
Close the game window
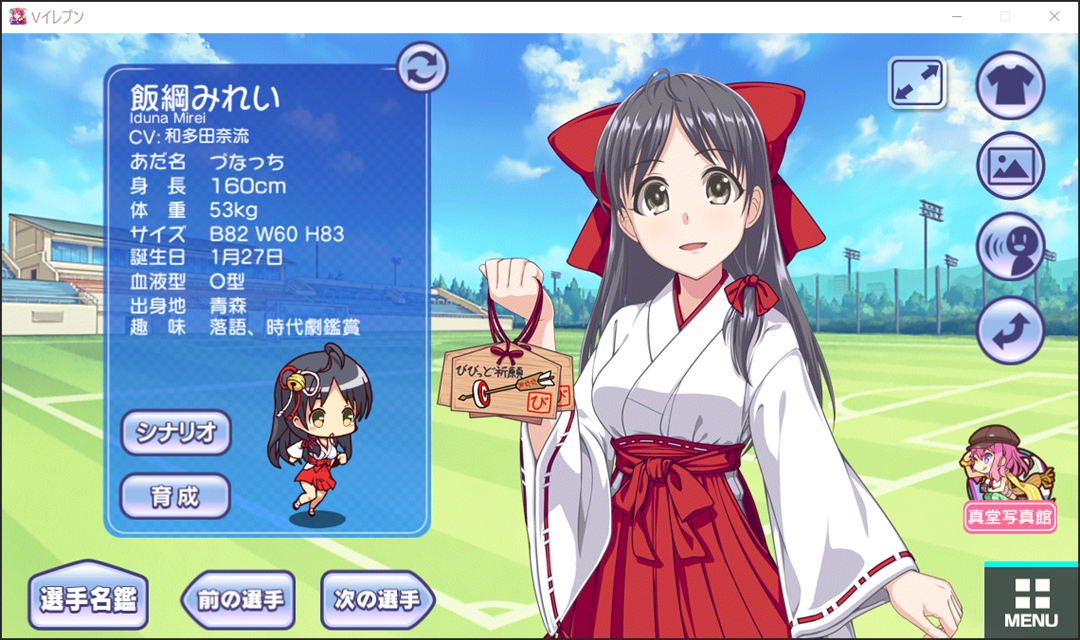pos(1053,16)
